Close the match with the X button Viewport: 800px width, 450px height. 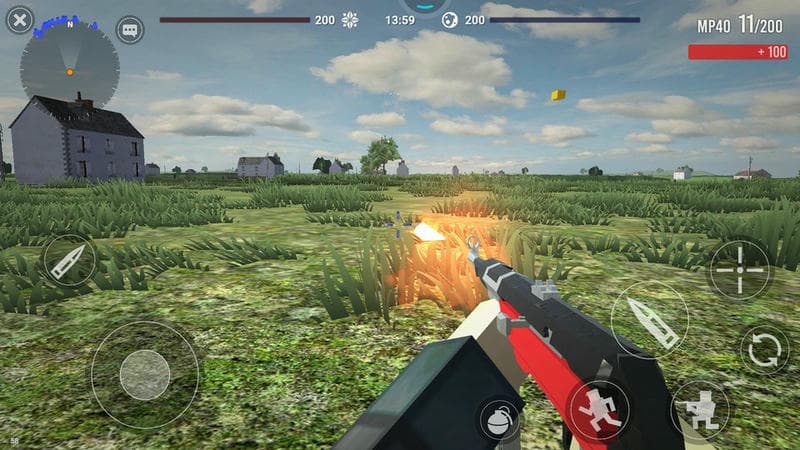tap(19, 19)
